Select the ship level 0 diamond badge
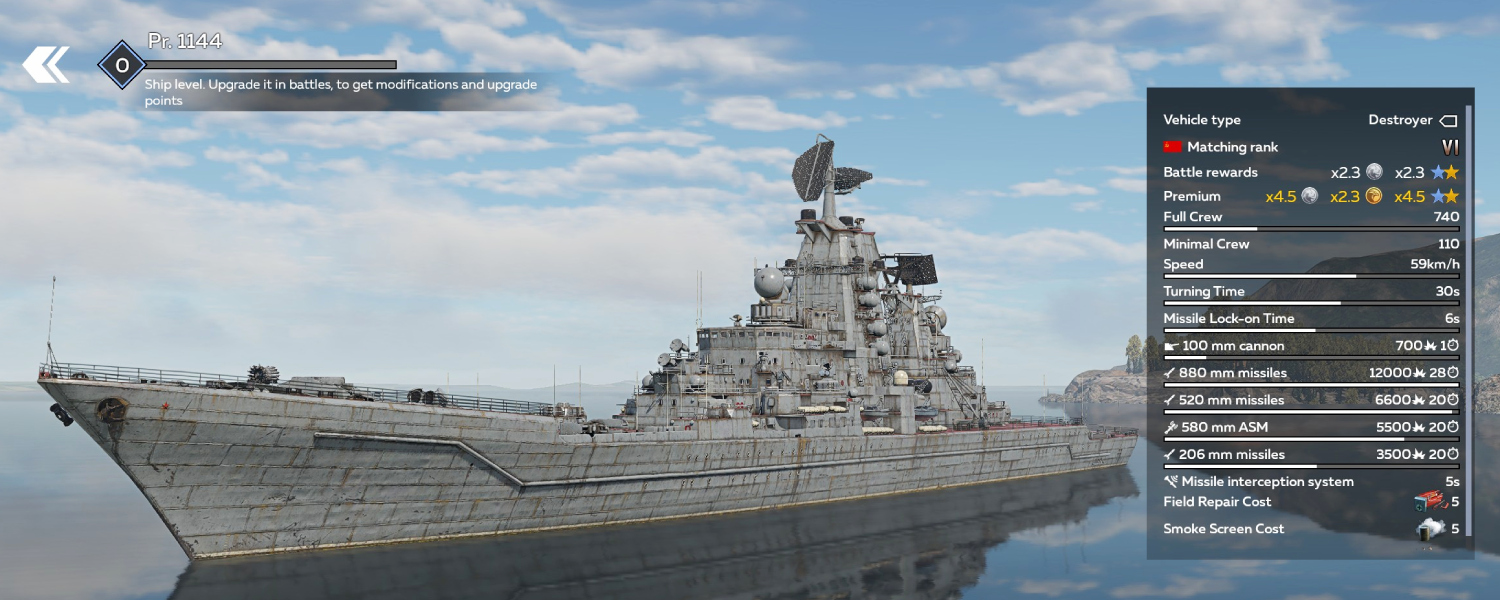This screenshot has height=600, width=1500. click(122, 66)
